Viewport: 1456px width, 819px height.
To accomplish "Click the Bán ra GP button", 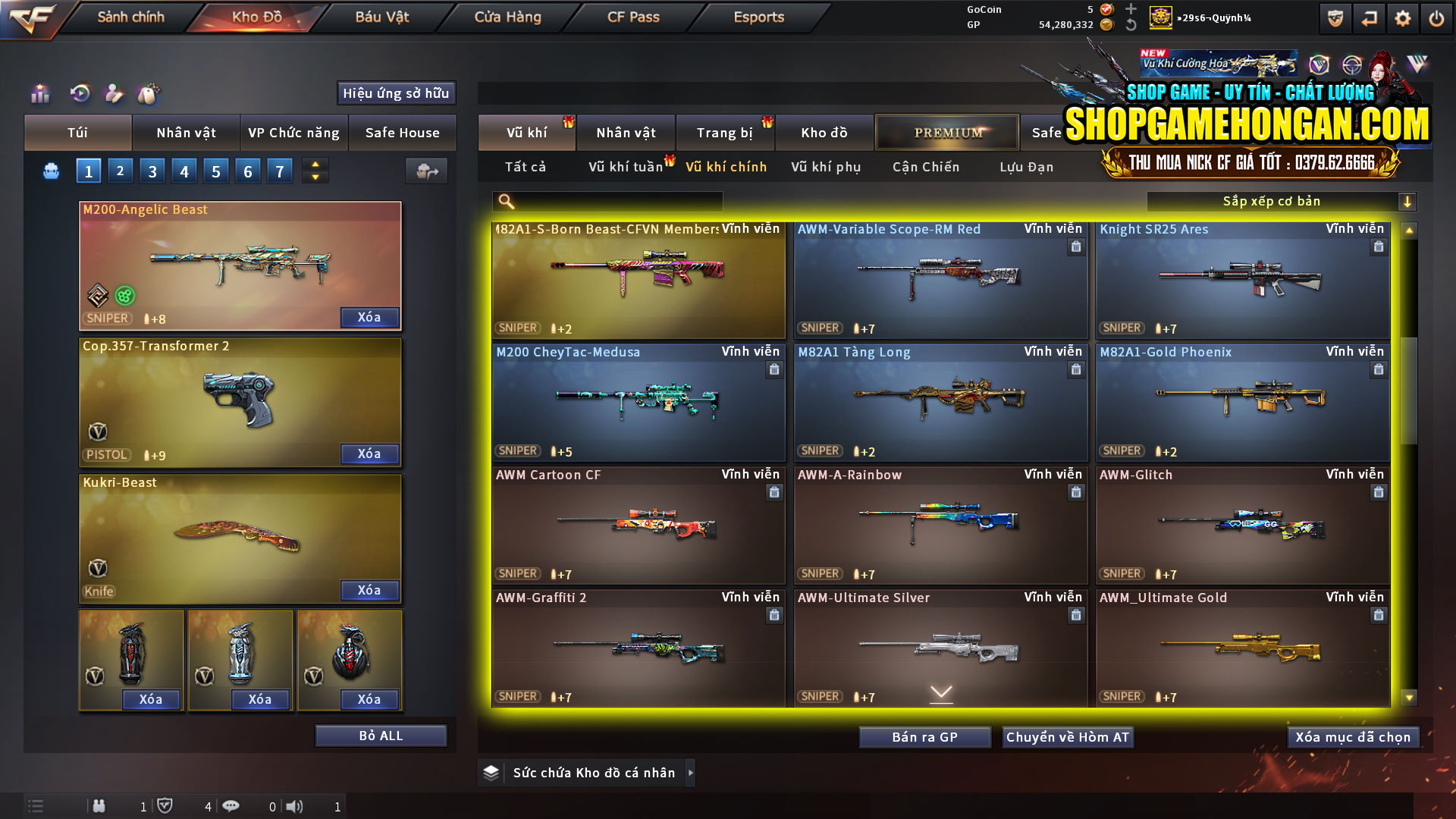I will [x=924, y=736].
